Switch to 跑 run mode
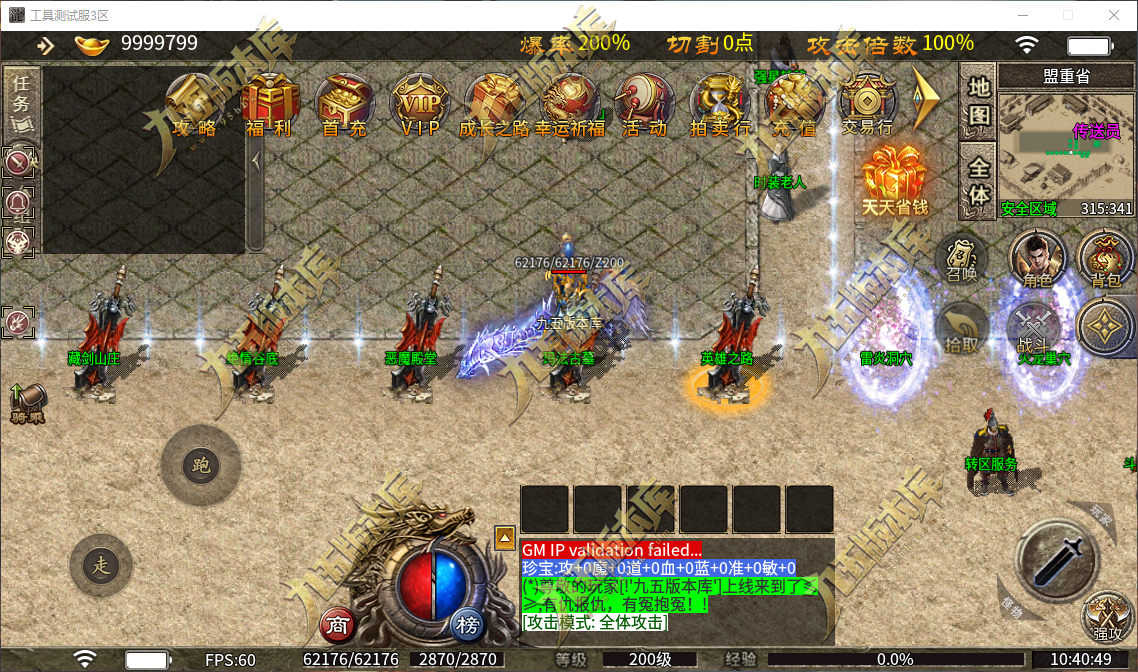Screen dimensions: 1138x672 coord(201,465)
